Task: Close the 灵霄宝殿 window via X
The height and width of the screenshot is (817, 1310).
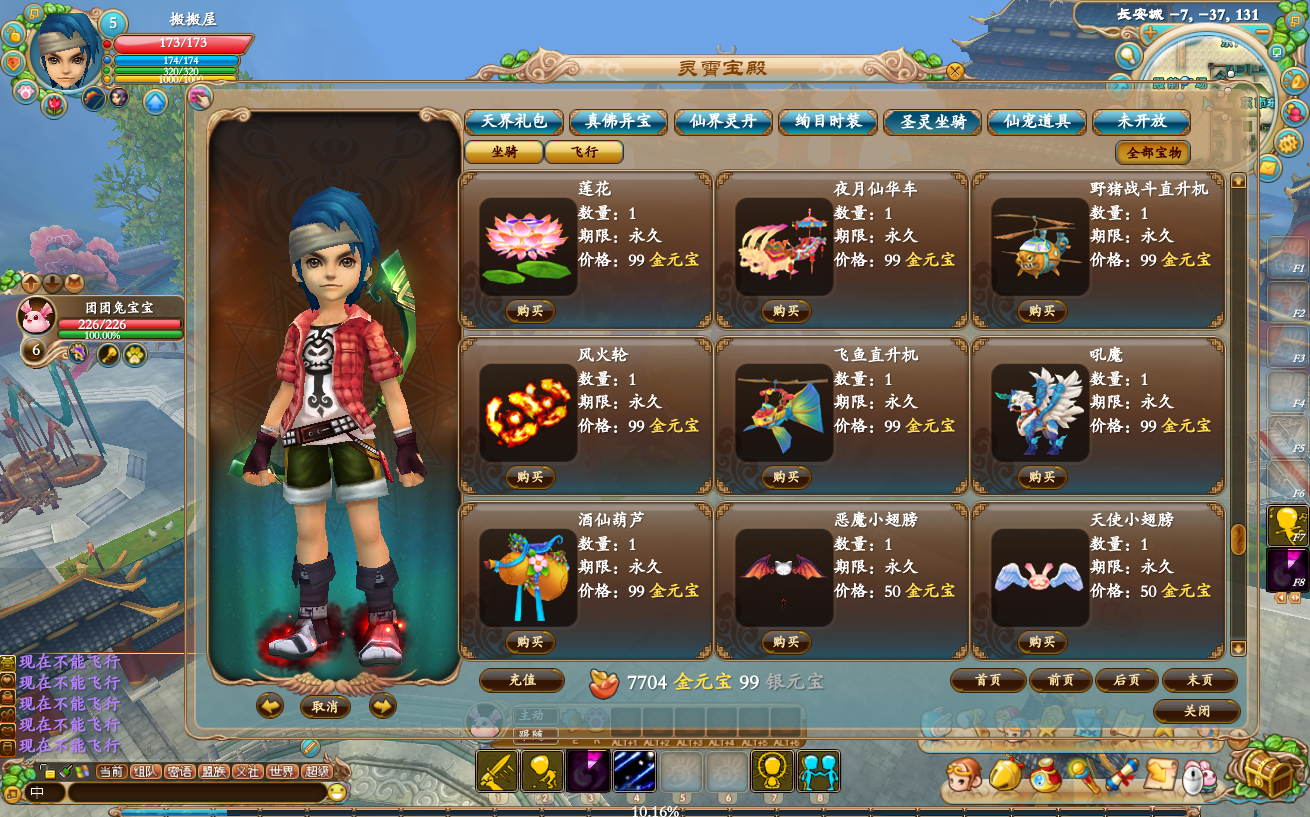Action: pos(955,71)
